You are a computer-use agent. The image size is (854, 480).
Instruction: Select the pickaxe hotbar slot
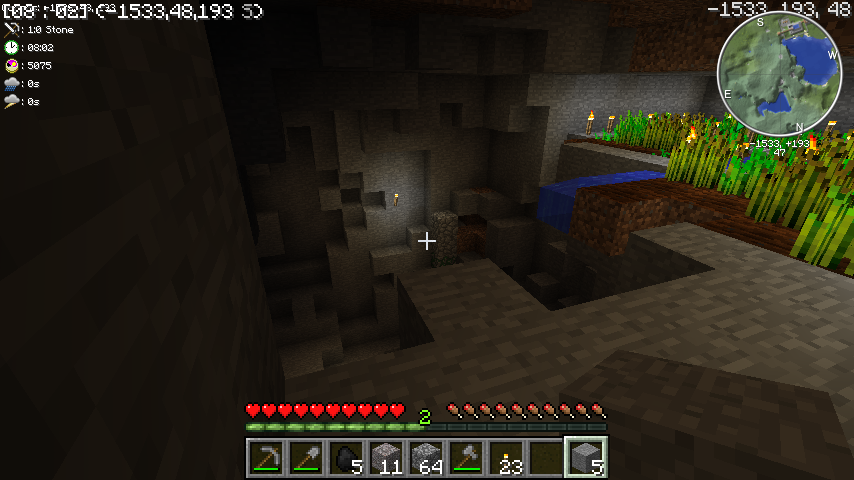coord(266,458)
